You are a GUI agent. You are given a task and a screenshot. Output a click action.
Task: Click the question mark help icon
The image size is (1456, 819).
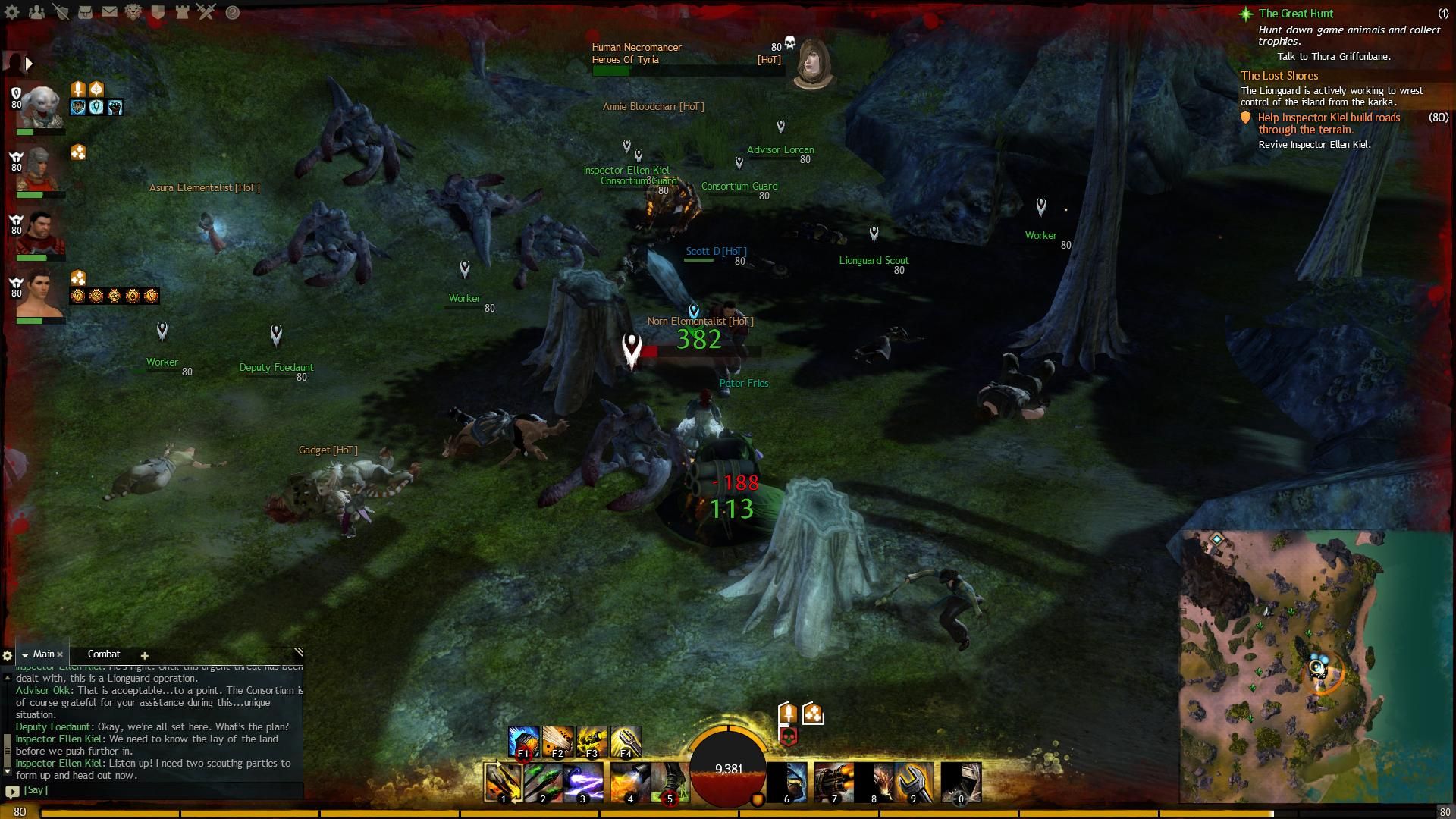[233, 12]
